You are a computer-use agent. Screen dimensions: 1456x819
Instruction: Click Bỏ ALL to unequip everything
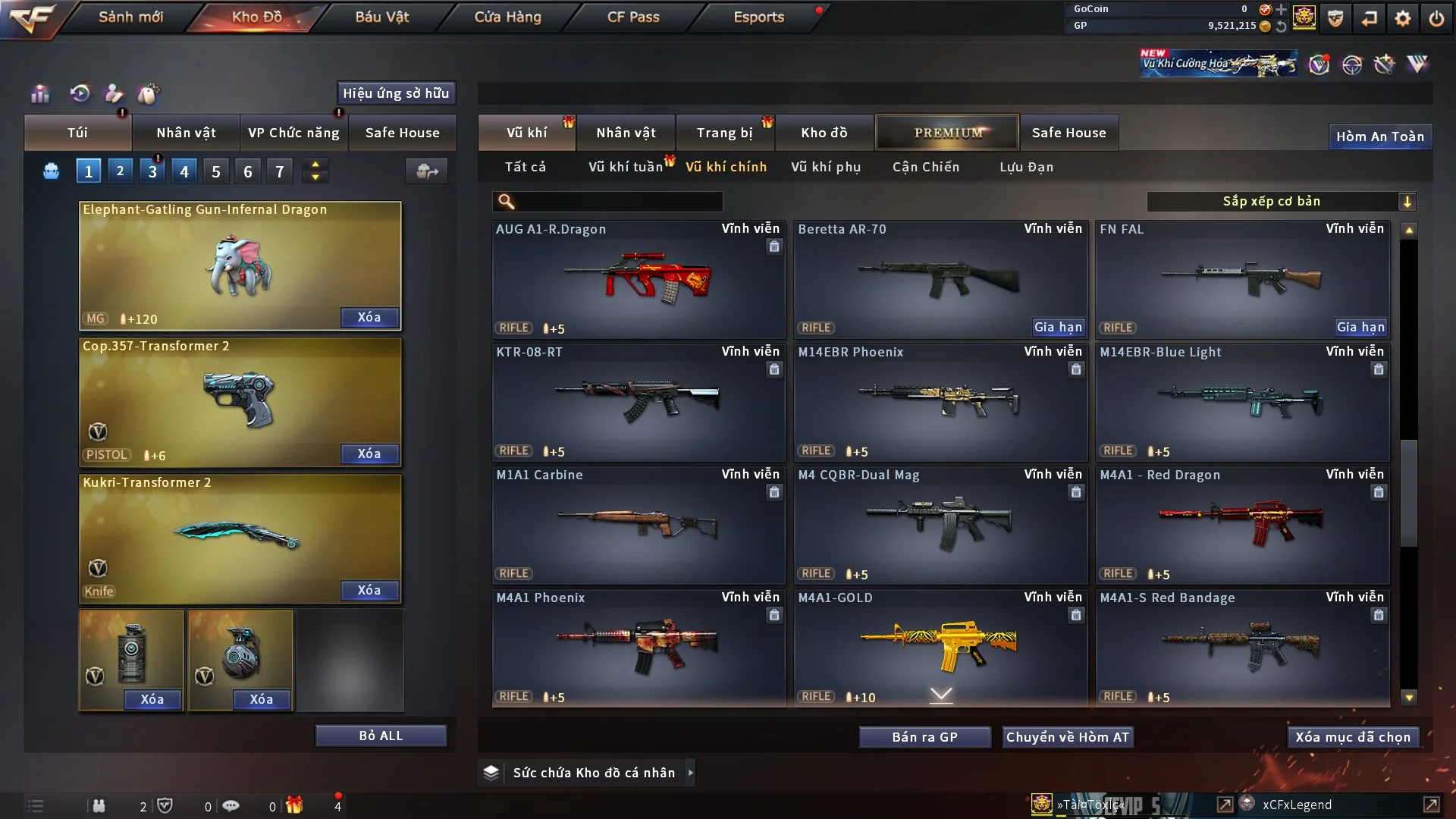[381, 736]
